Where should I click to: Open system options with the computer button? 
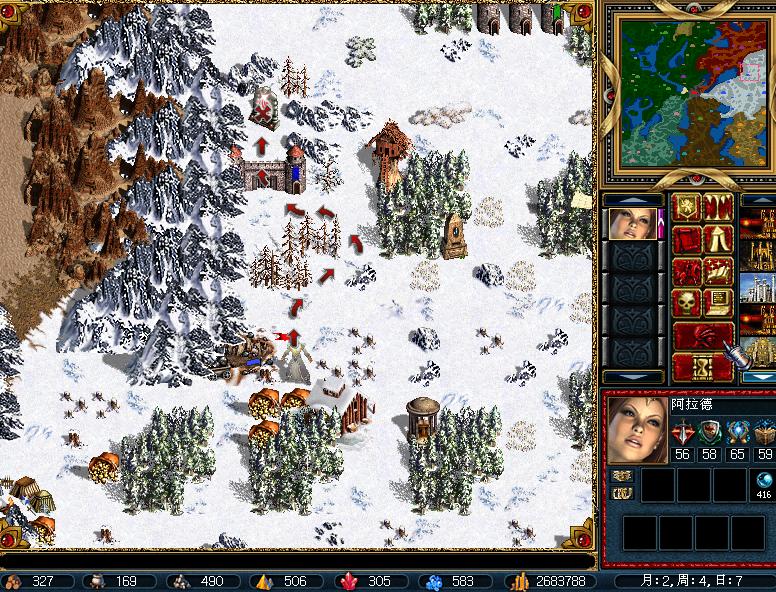pyautogui.click(x=719, y=304)
